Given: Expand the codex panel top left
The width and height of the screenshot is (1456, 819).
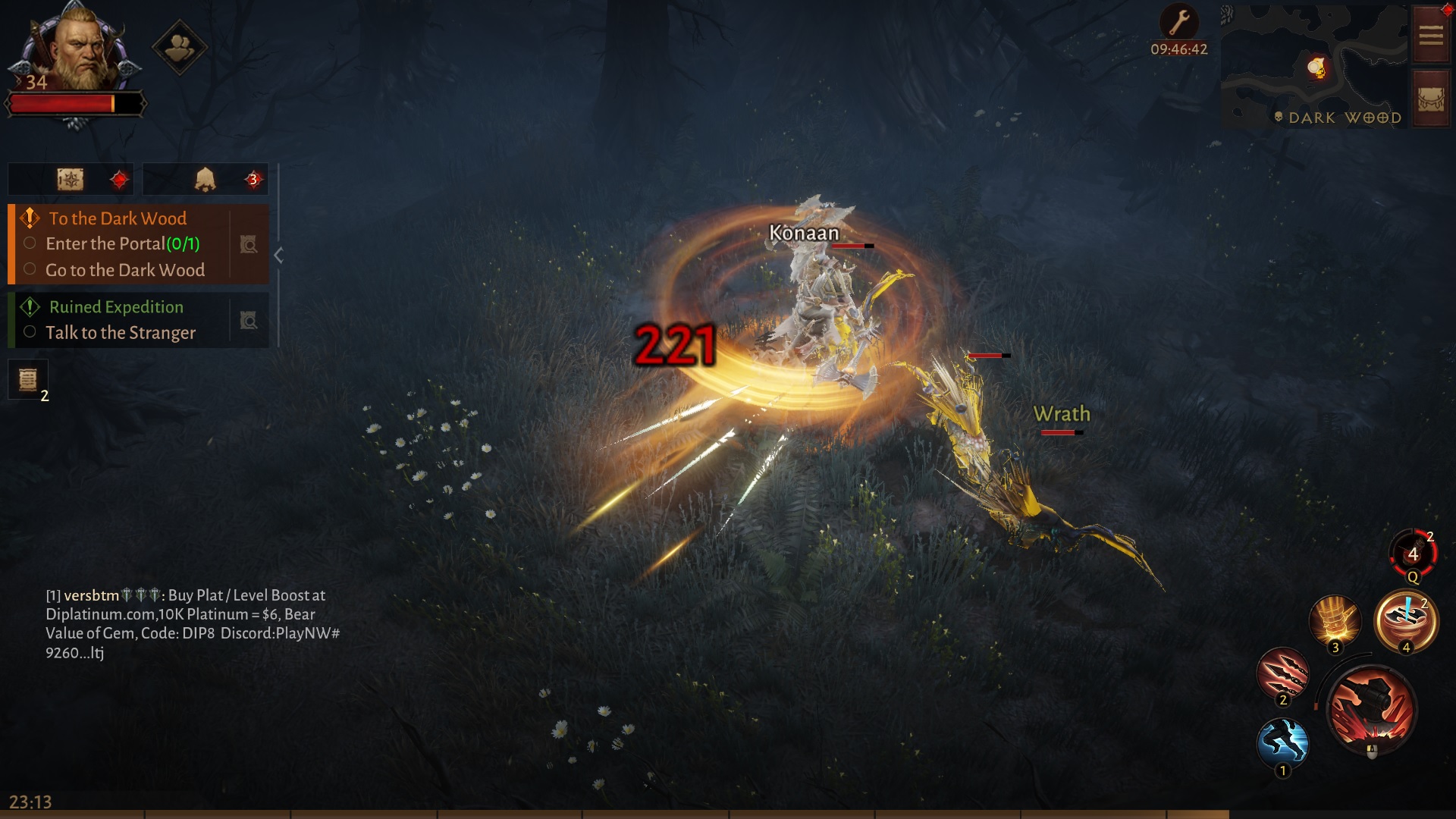Looking at the screenshot, I should tap(71, 179).
